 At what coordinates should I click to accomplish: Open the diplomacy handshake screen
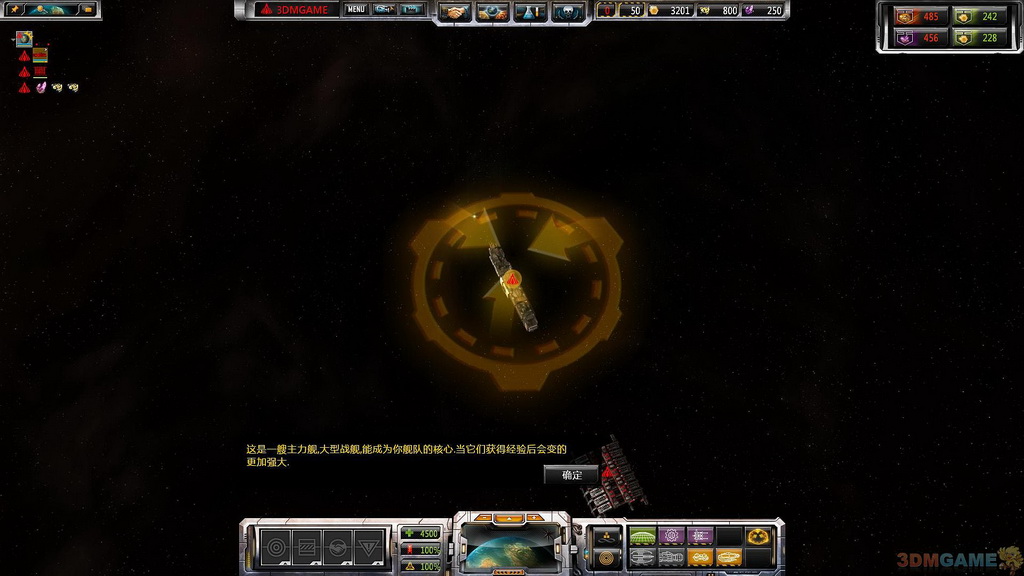click(x=456, y=12)
